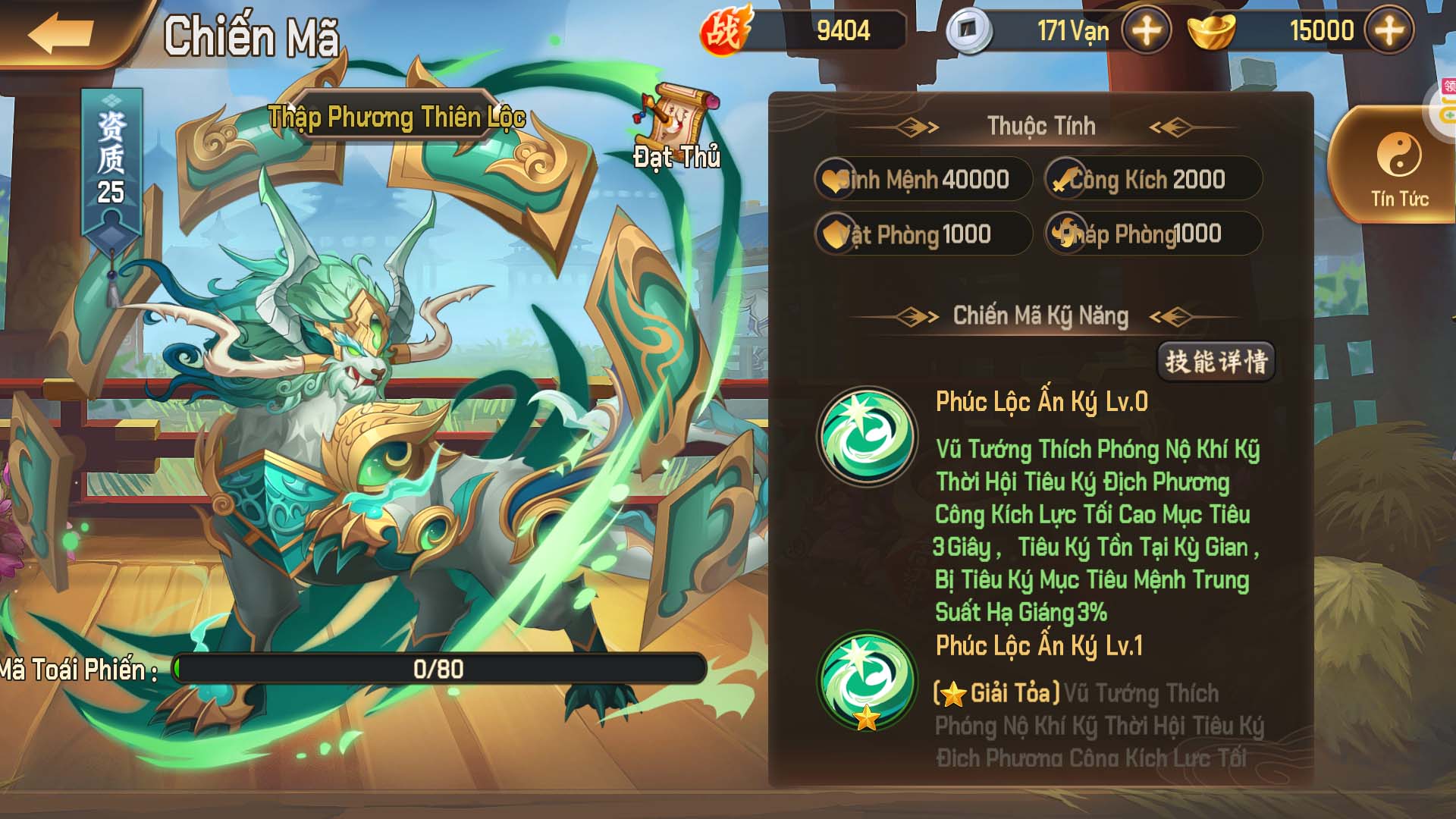1456x819 pixels.
Task: Tap the battle power flame icon
Action: 724,31
